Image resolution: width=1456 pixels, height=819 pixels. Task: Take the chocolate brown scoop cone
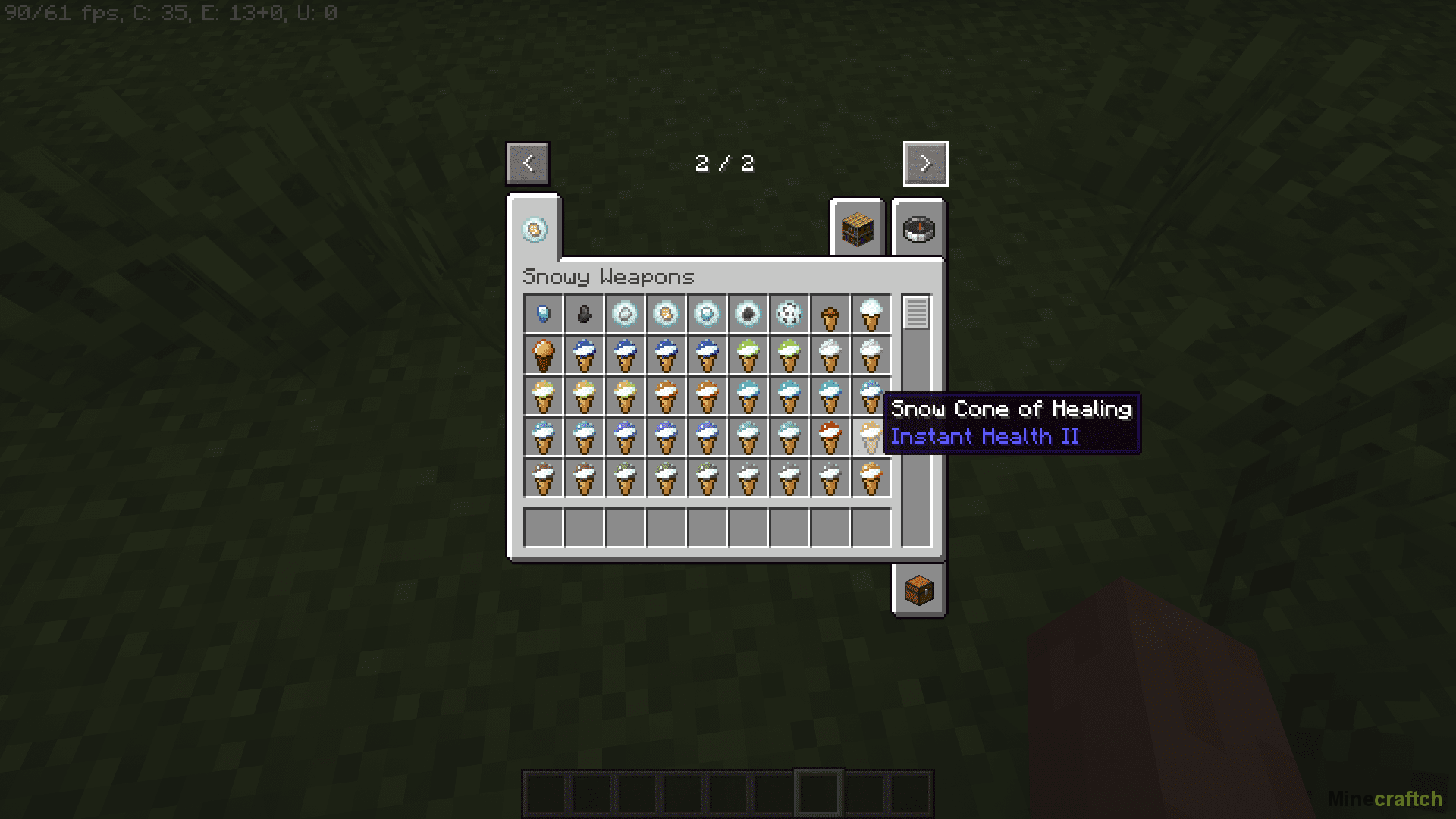pos(544,355)
